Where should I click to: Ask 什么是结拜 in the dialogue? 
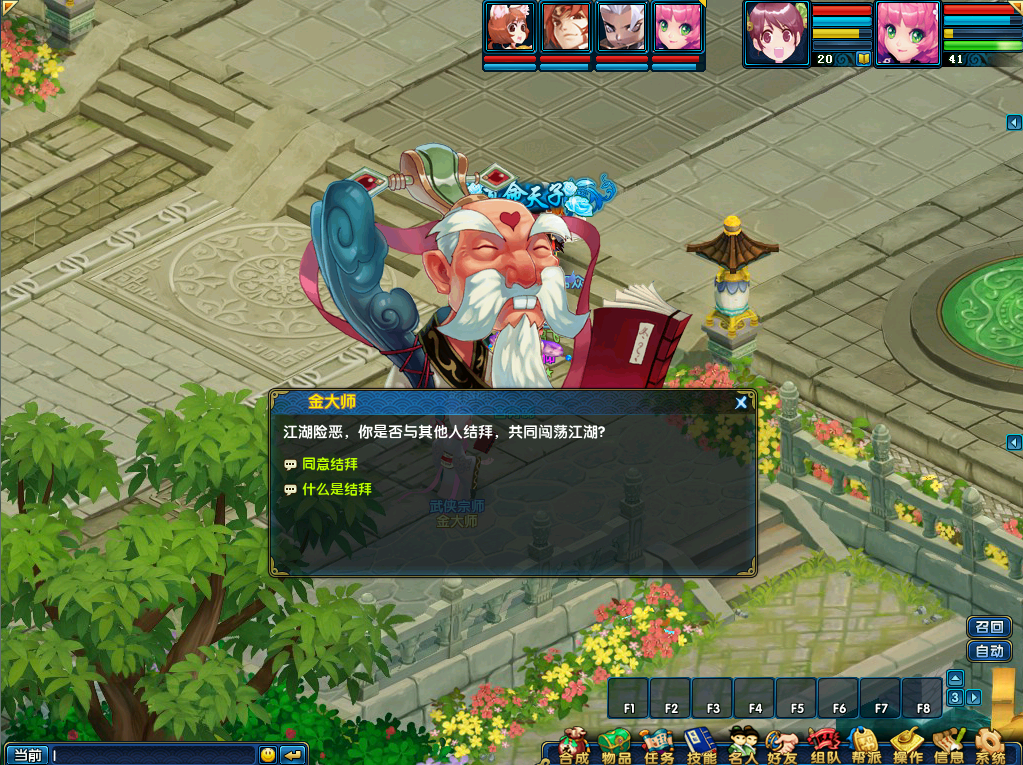pos(336,489)
